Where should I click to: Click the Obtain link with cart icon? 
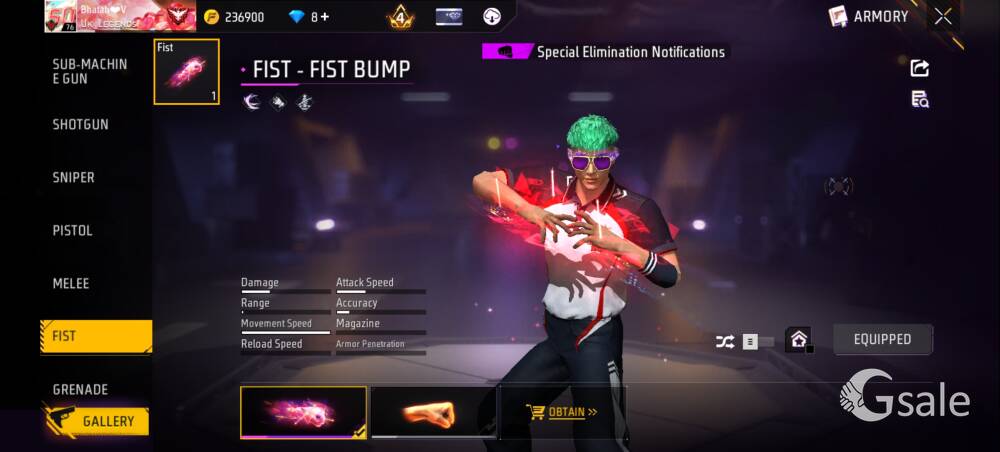562,411
